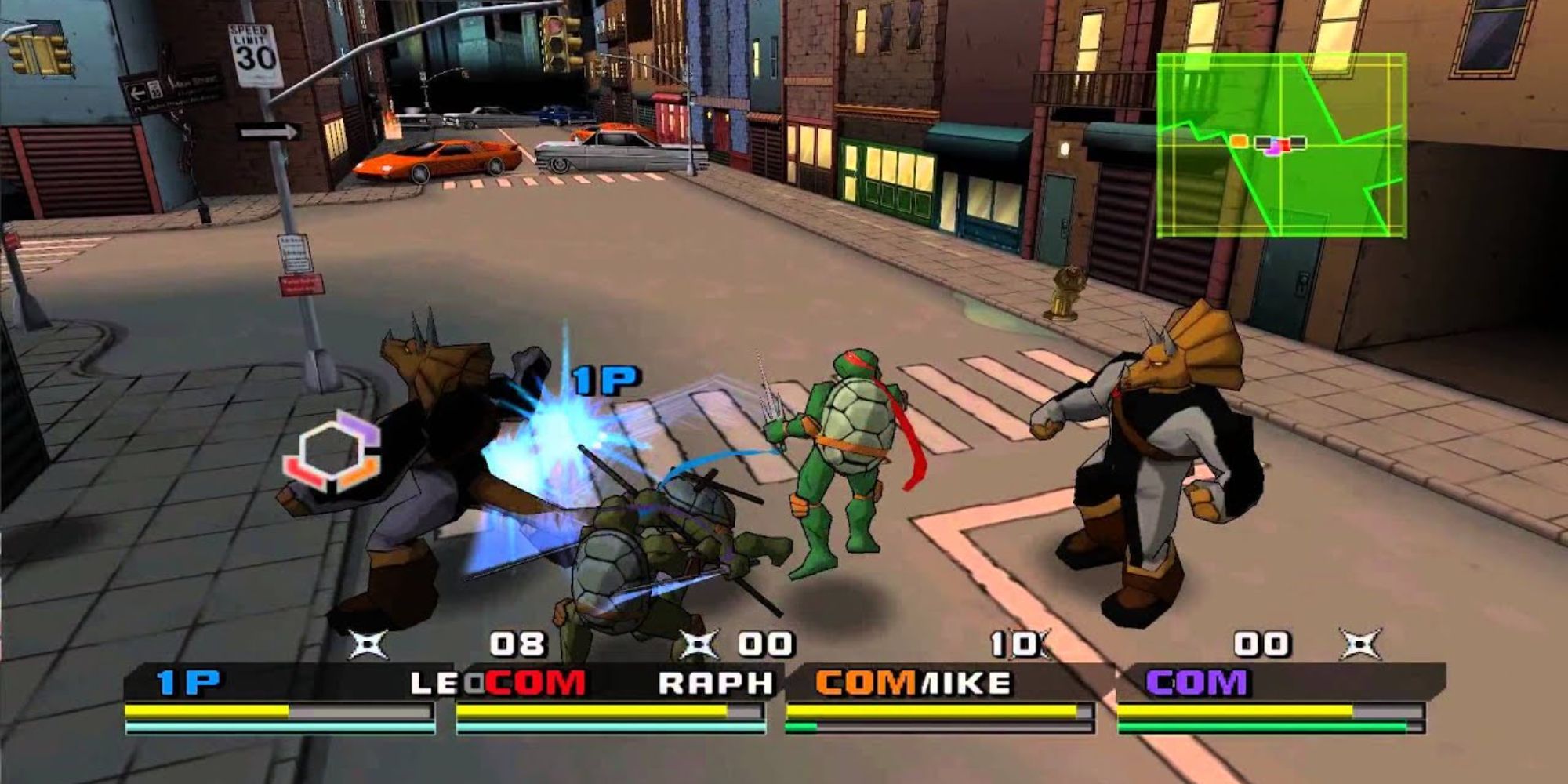Image resolution: width=1568 pixels, height=784 pixels.
Task: Choose the orange COM Mike player panel
Action: (939, 699)
